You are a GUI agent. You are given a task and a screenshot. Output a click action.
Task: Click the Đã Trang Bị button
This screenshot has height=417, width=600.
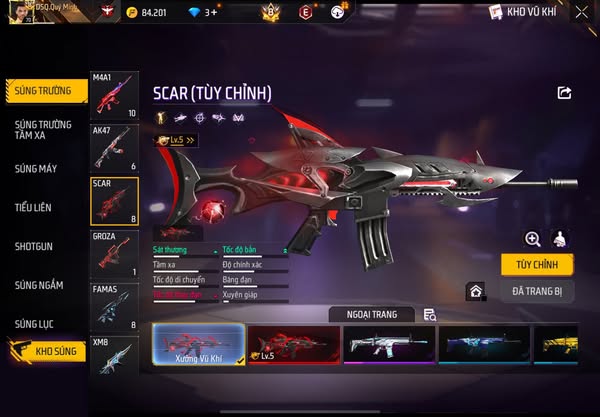click(x=538, y=290)
